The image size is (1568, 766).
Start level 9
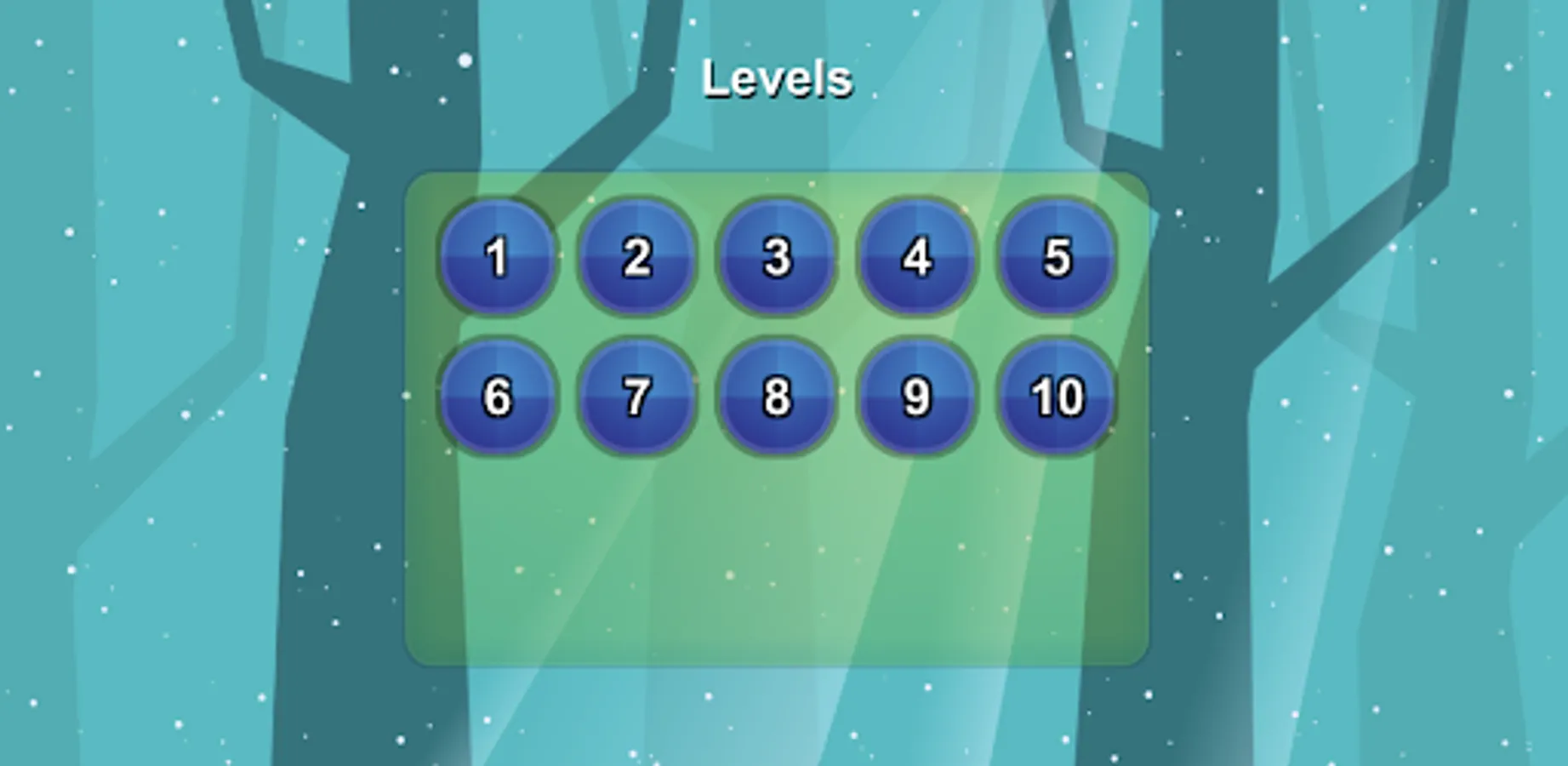point(915,398)
